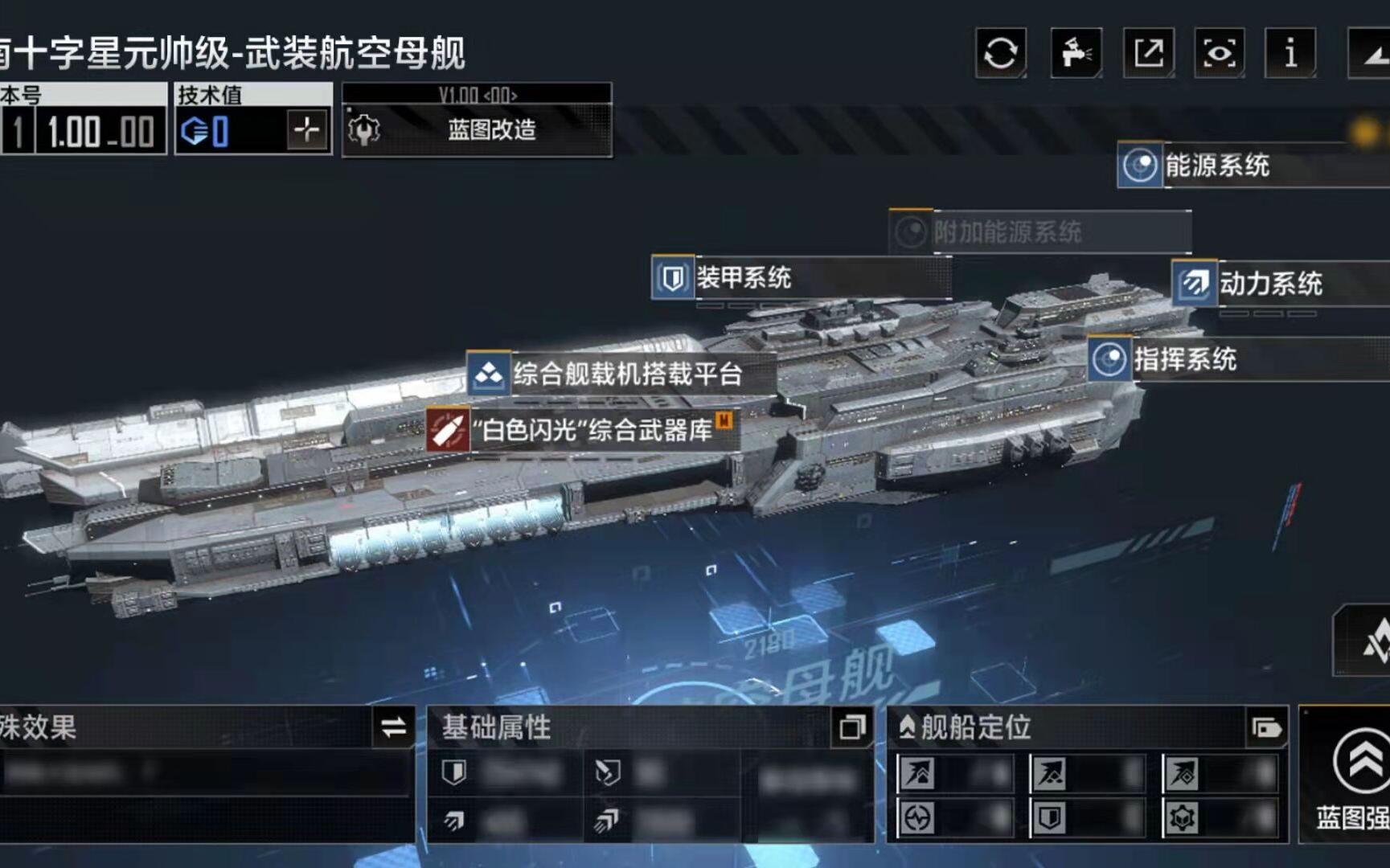Expand the 舰船定位 ship positioning panel
This screenshot has width=1390, height=868.
[x=907, y=726]
